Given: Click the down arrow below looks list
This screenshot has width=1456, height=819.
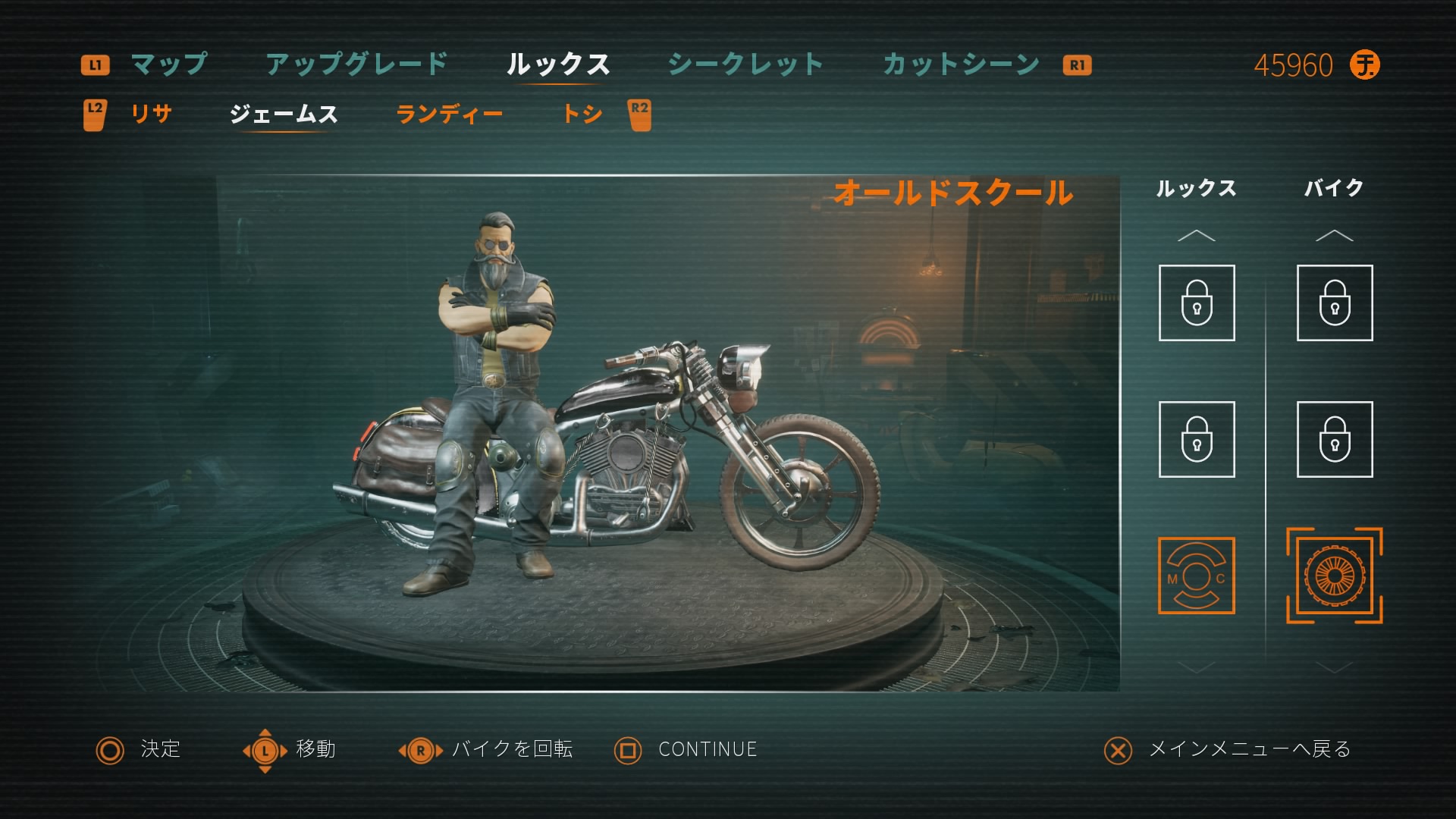Looking at the screenshot, I should coord(1196,667).
